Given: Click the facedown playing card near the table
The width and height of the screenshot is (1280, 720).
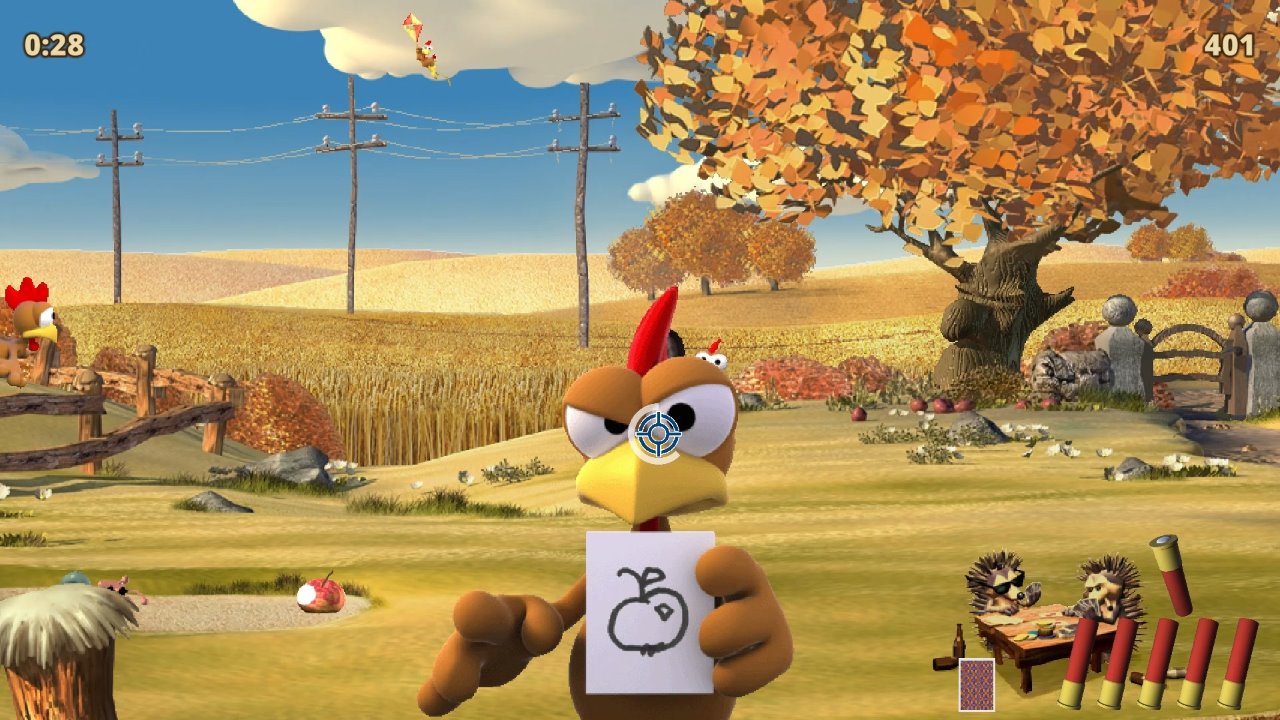Looking at the screenshot, I should (977, 683).
